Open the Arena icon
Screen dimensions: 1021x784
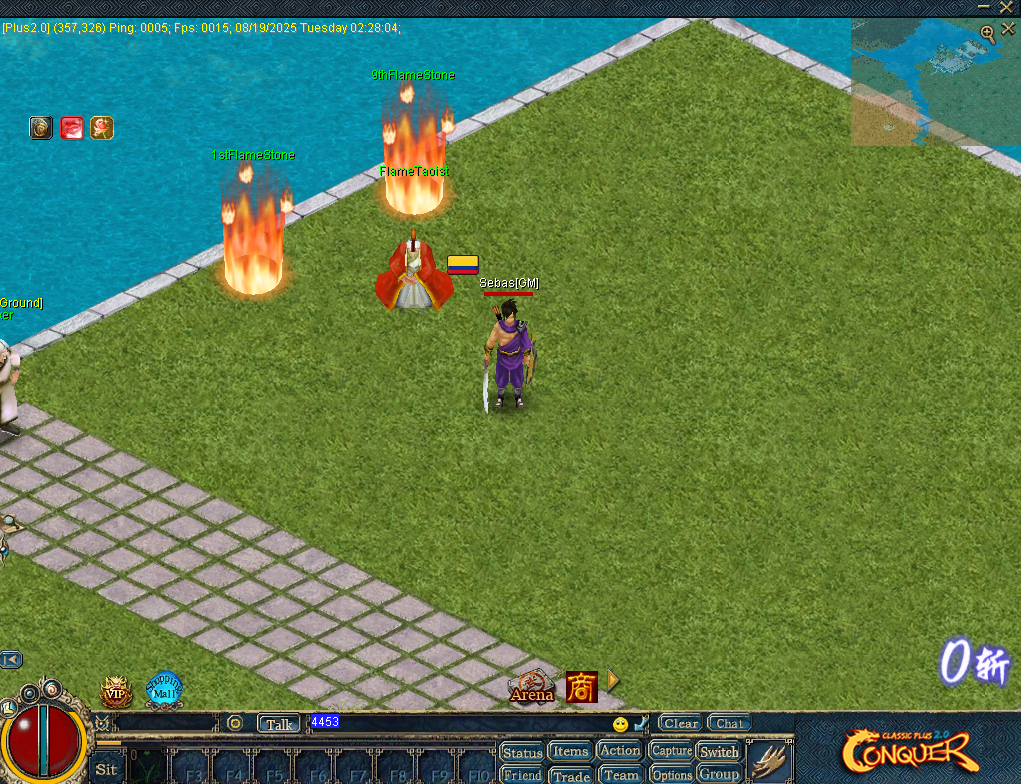pos(531,687)
